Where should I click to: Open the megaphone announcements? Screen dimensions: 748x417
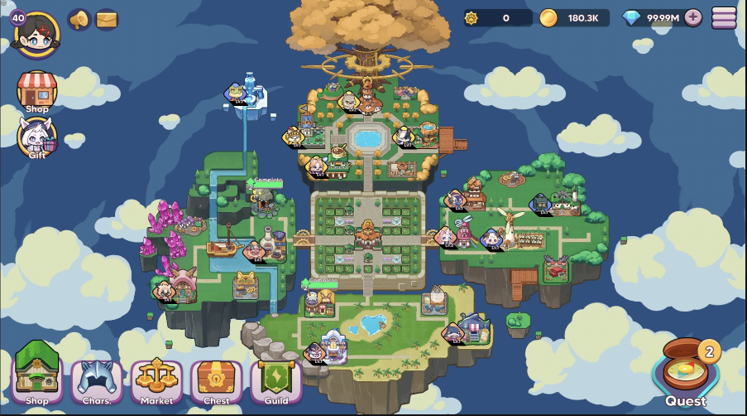(79, 19)
